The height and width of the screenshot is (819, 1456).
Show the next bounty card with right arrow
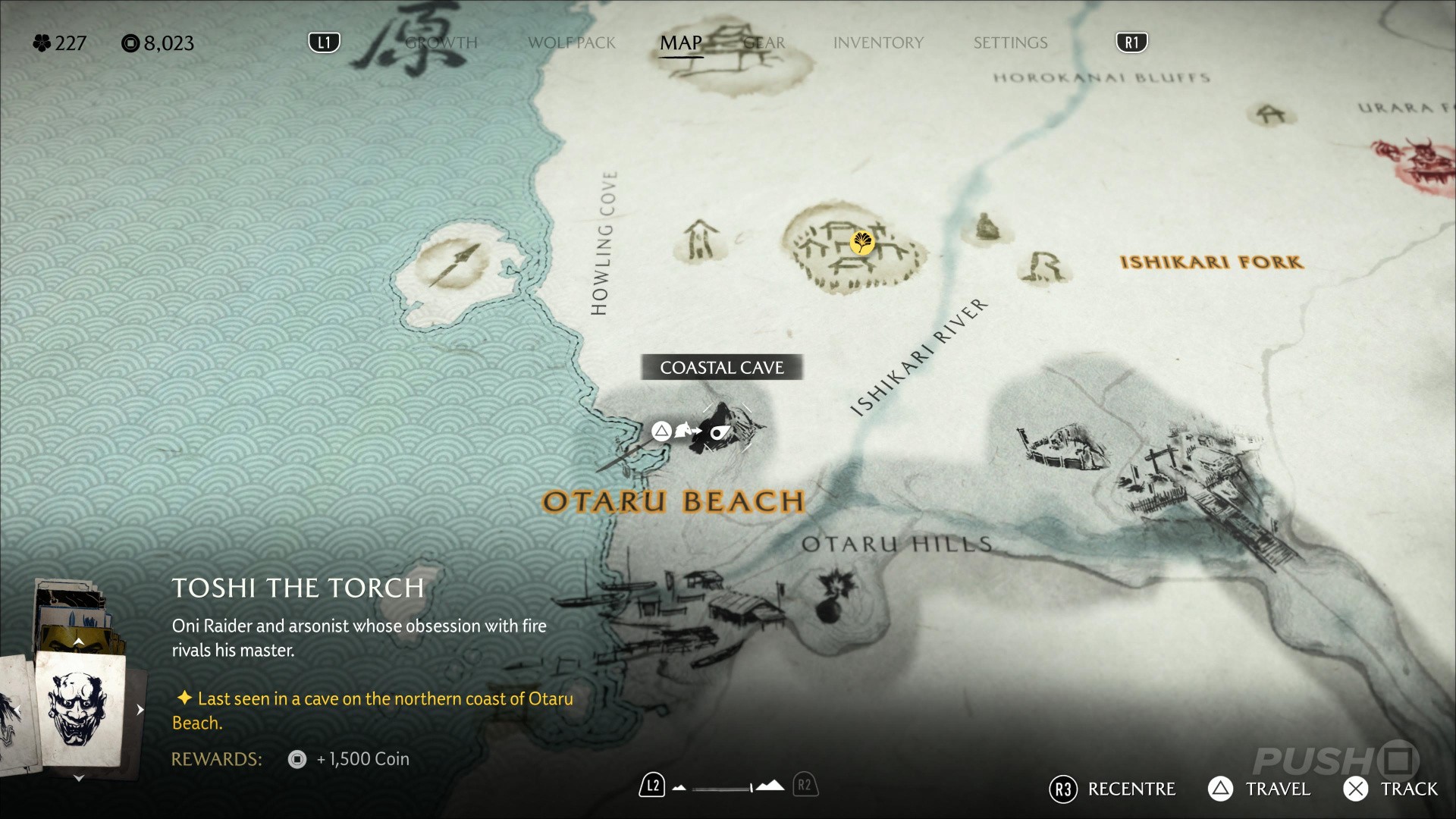click(x=140, y=710)
